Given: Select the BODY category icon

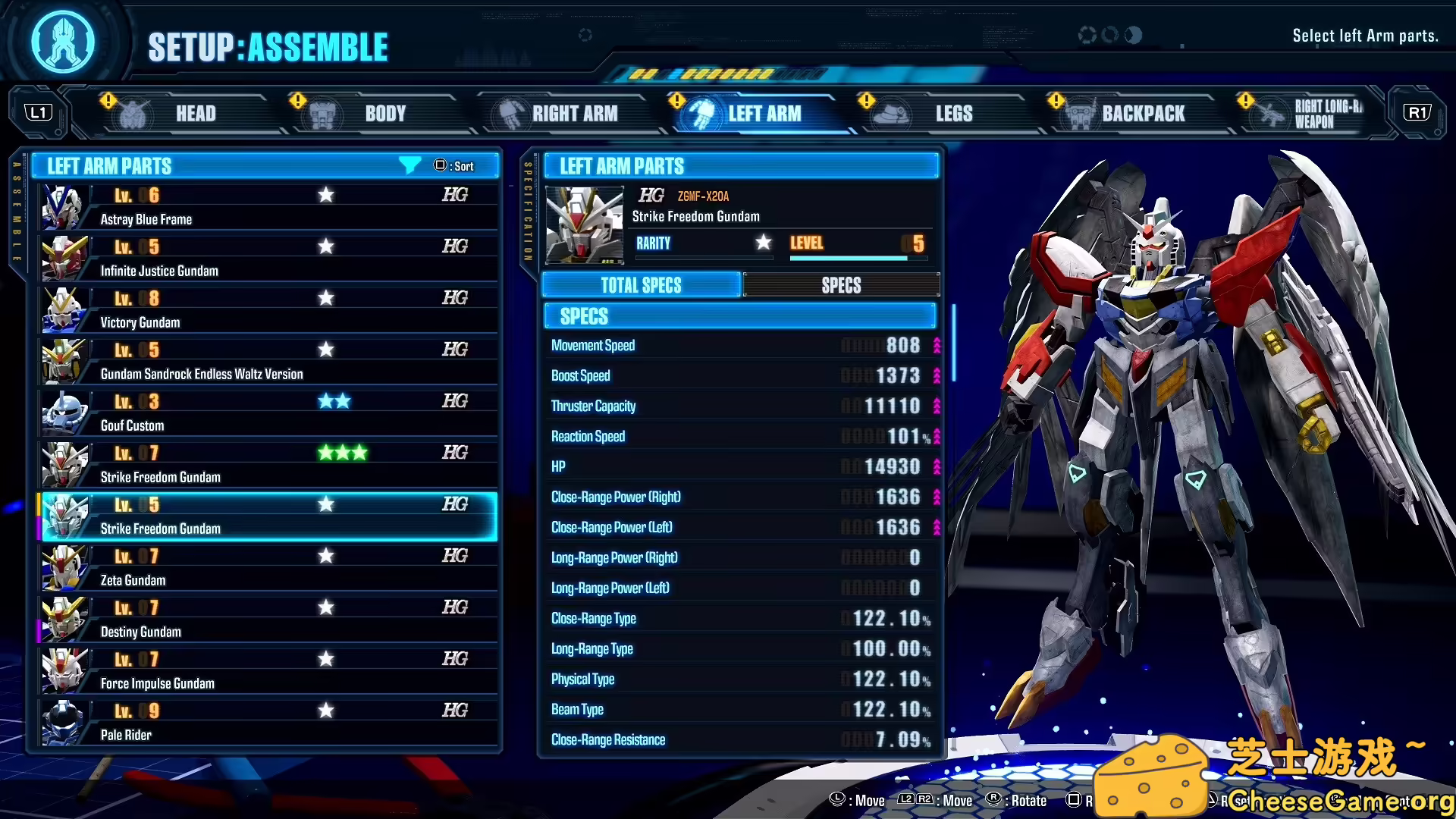Looking at the screenshot, I should point(322,113).
